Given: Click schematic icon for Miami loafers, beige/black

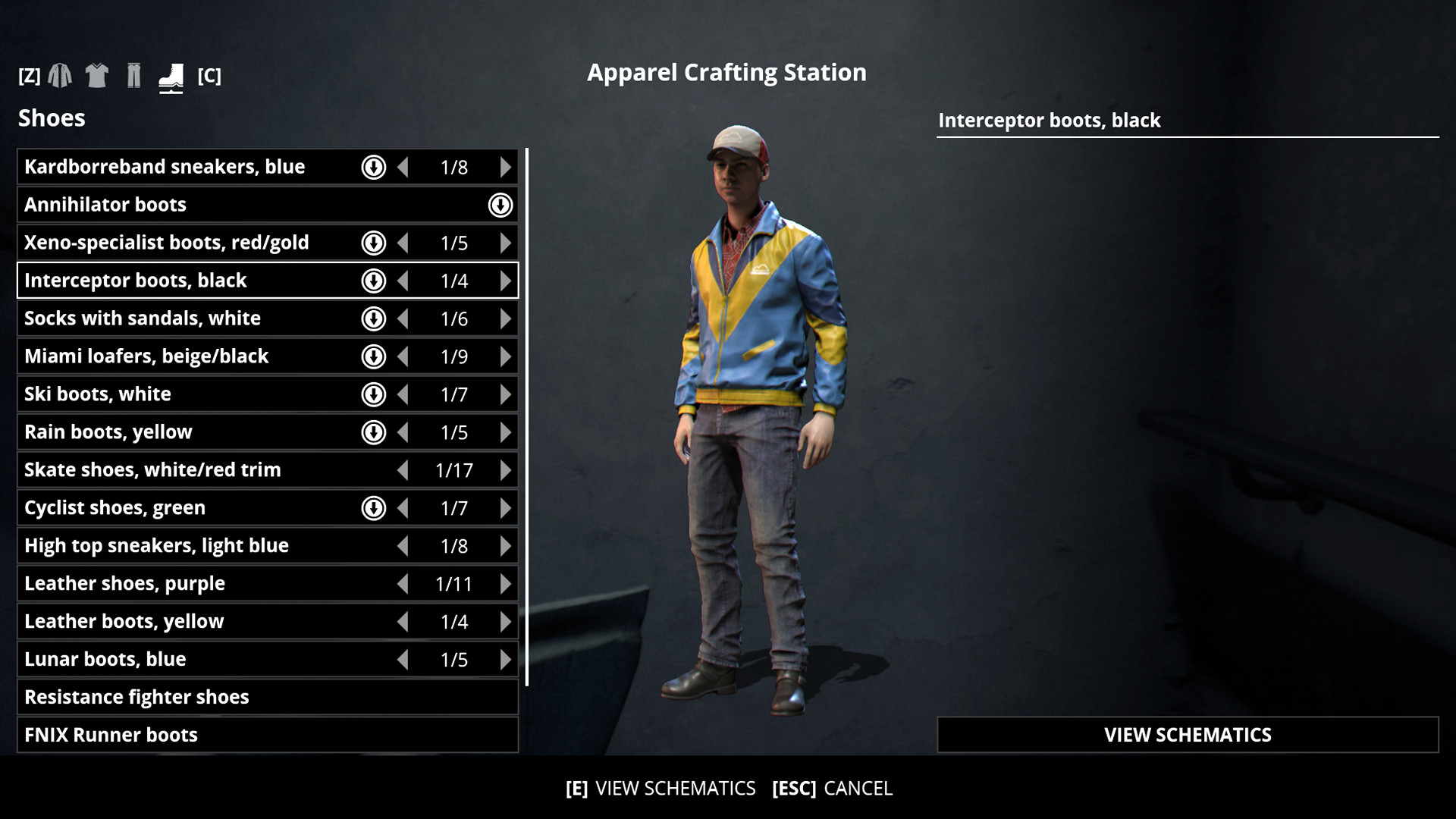Looking at the screenshot, I should pyautogui.click(x=374, y=356).
